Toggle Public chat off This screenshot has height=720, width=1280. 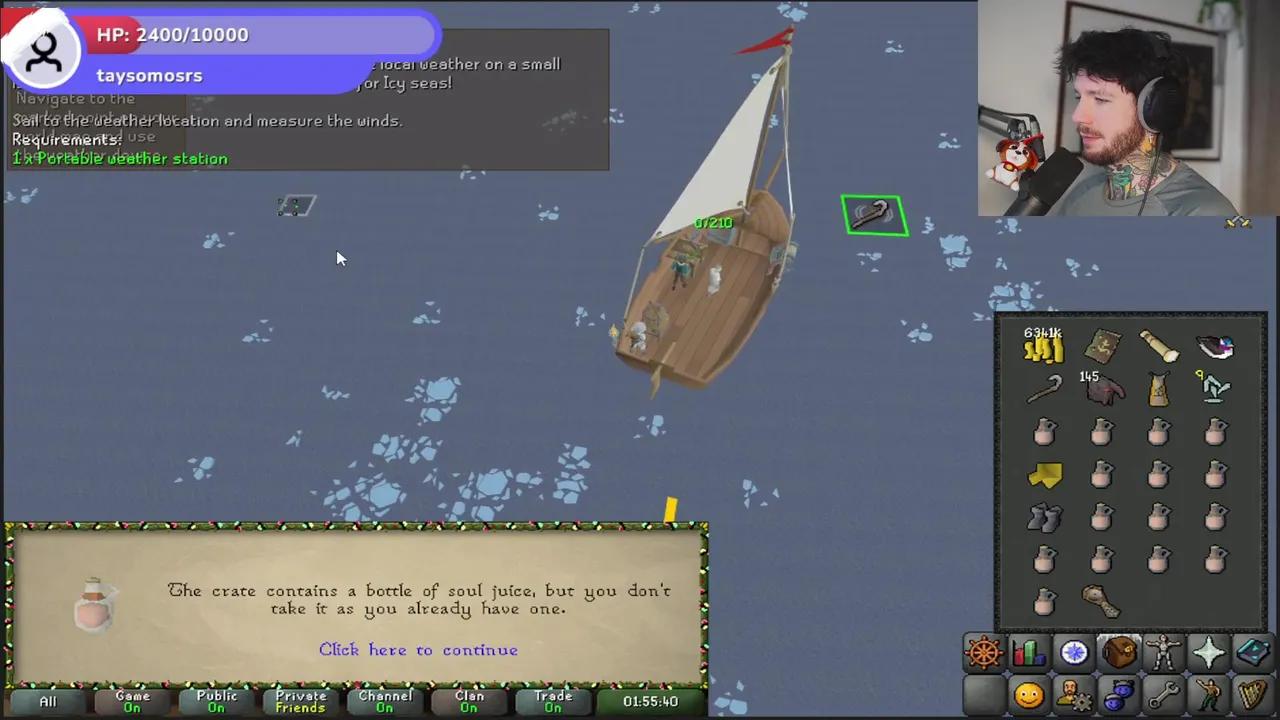click(x=216, y=700)
